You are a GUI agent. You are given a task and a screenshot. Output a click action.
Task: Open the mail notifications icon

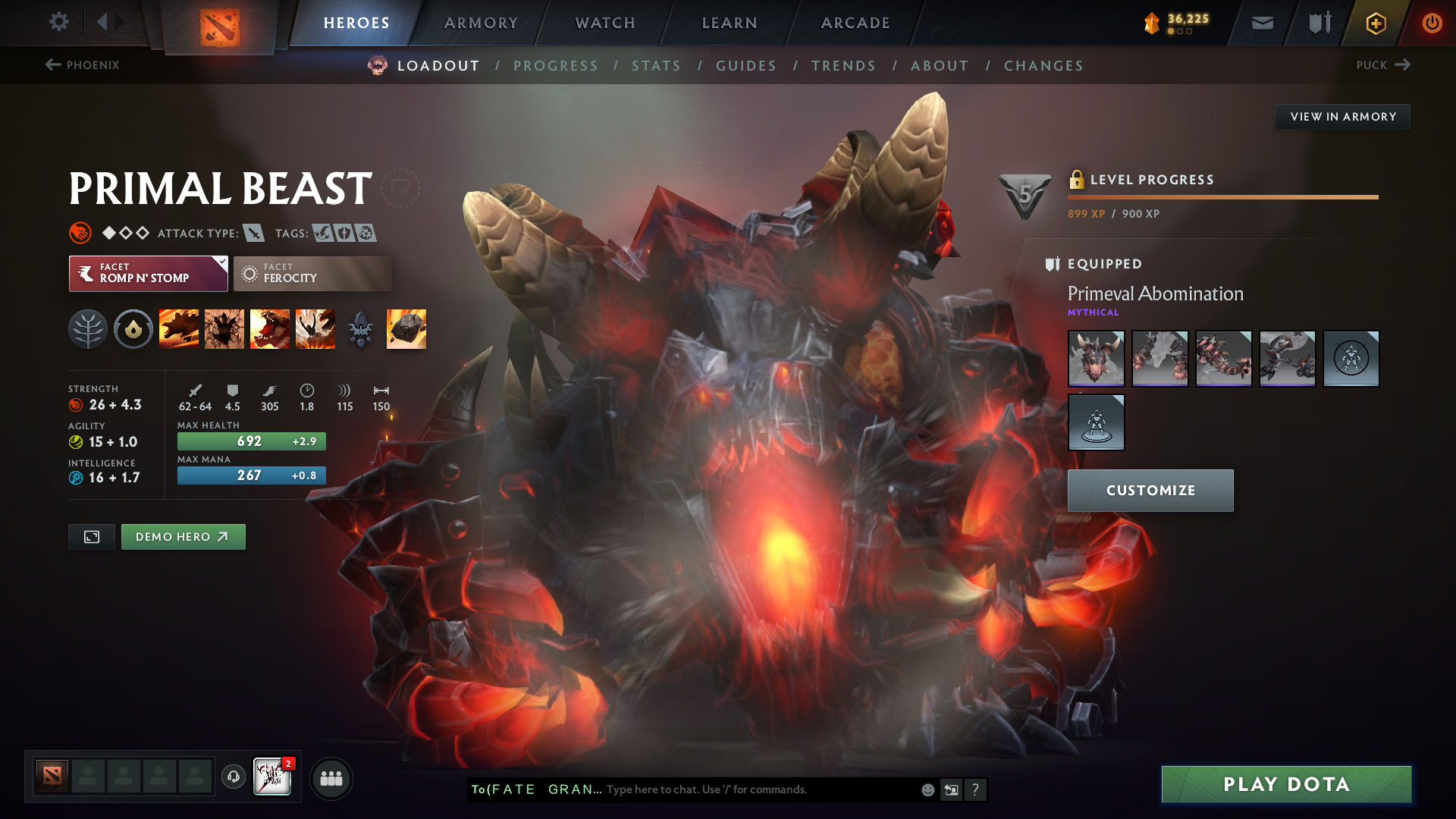click(x=1261, y=23)
